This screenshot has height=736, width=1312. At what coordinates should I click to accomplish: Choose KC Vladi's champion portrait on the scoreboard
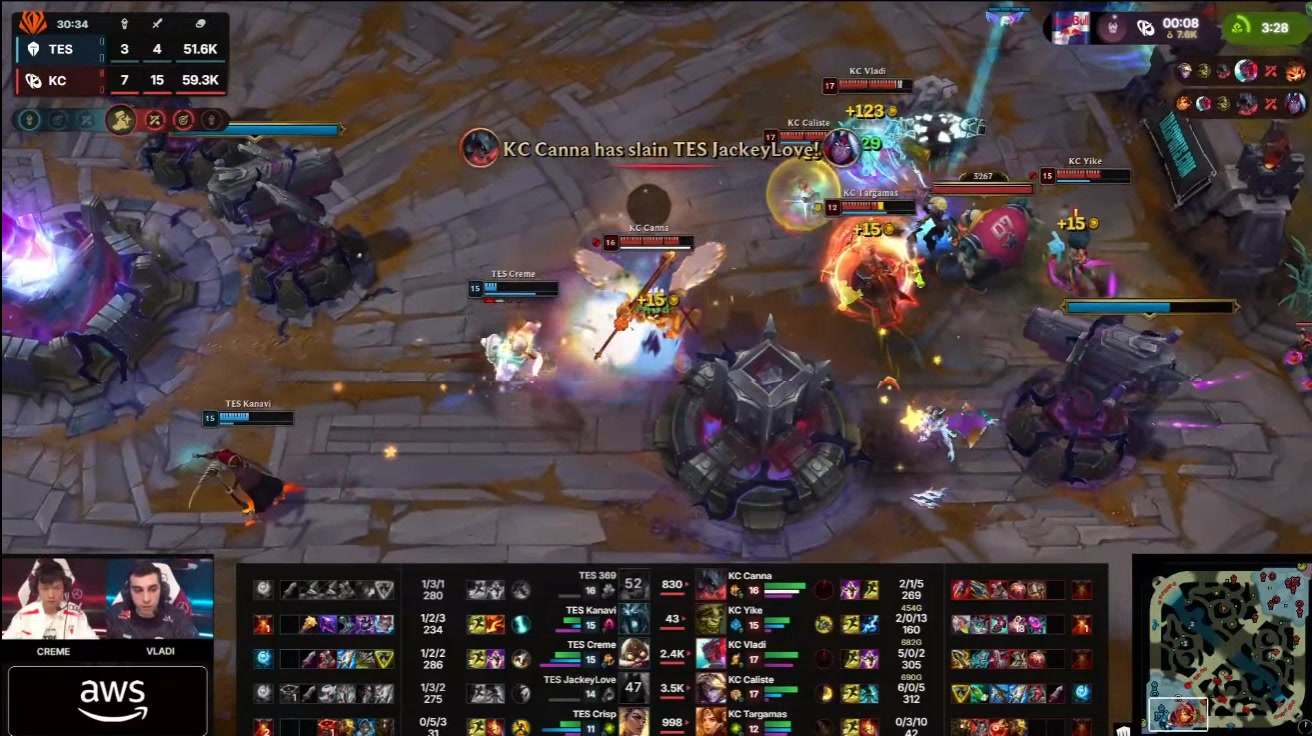[x=711, y=652]
